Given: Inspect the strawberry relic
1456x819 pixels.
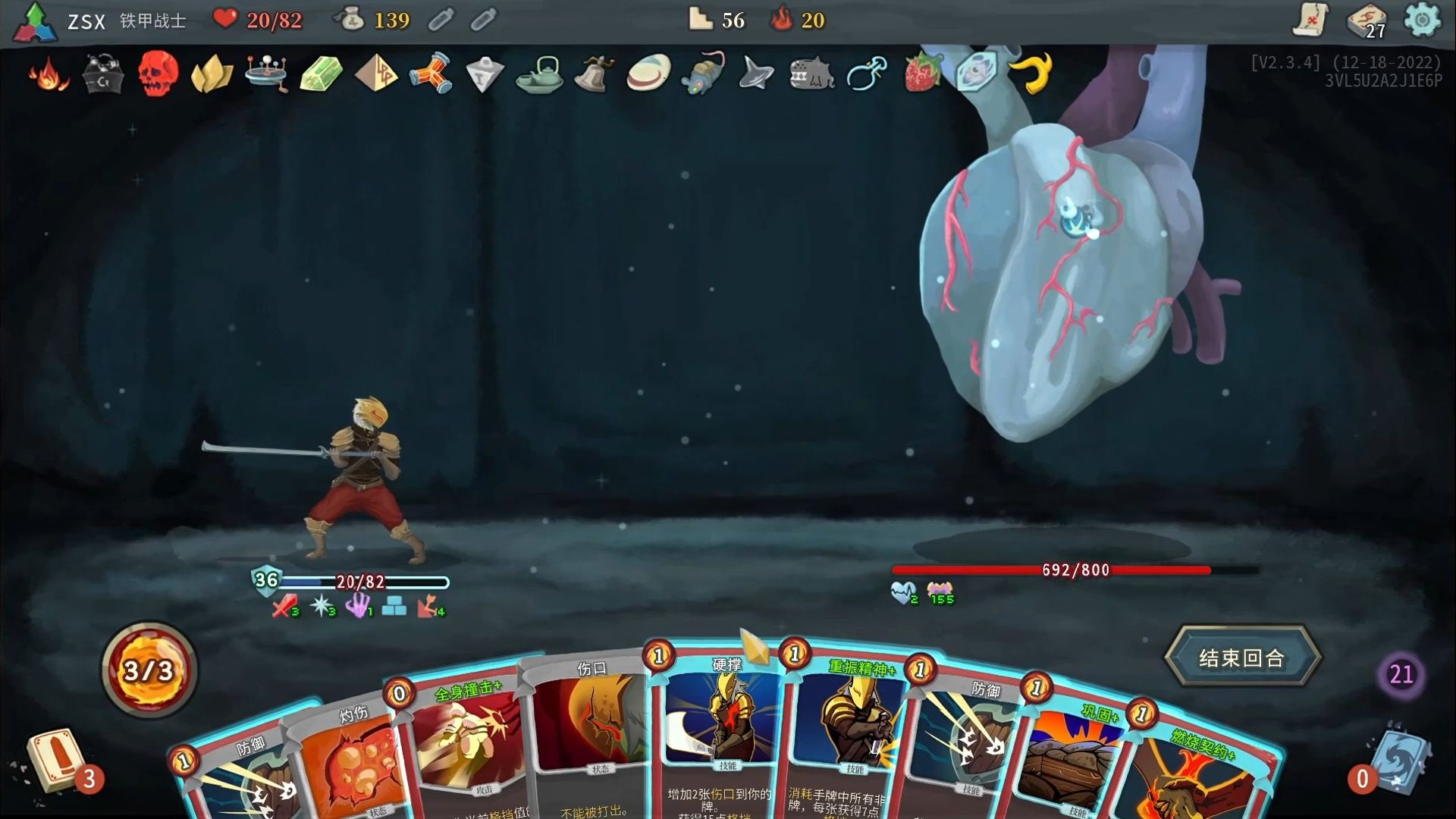Looking at the screenshot, I should coord(922,74).
